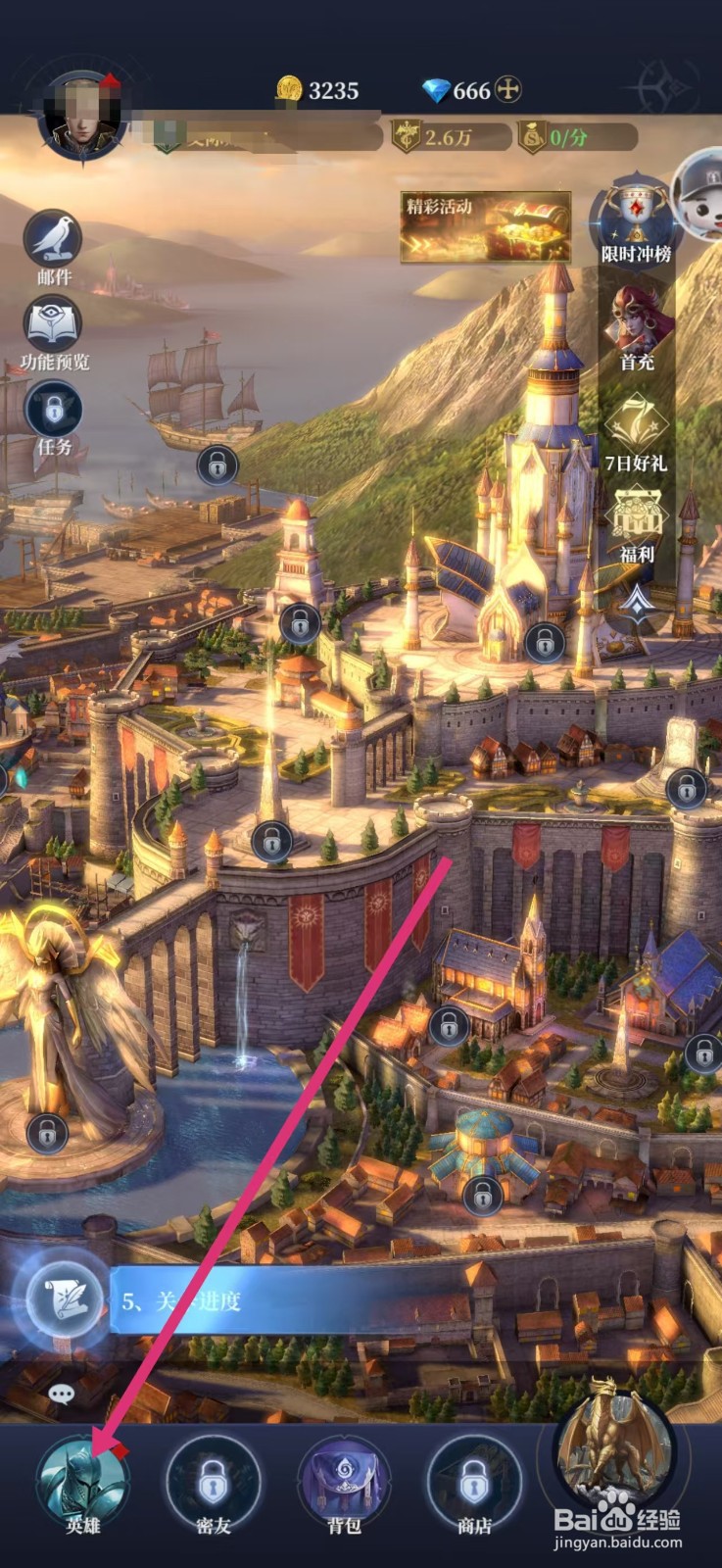Open the 精彩活动 events banner
The image size is (722, 1568).
pyautogui.click(x=485, y=226)
